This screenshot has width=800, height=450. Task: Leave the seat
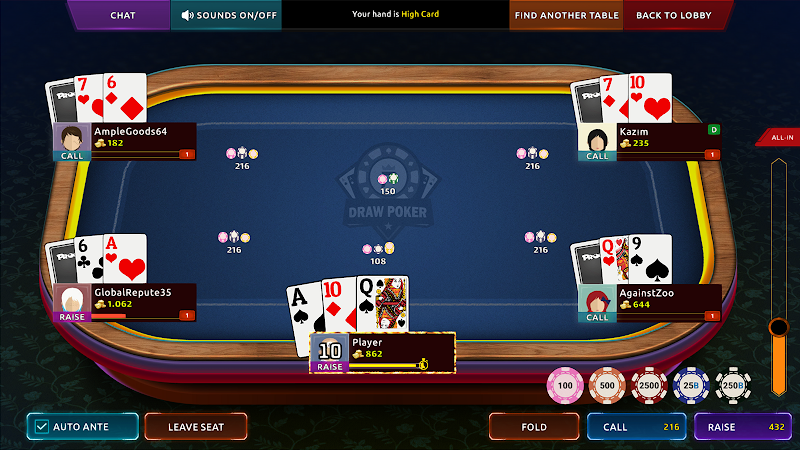pyautogui.click(x=195, y=427)
